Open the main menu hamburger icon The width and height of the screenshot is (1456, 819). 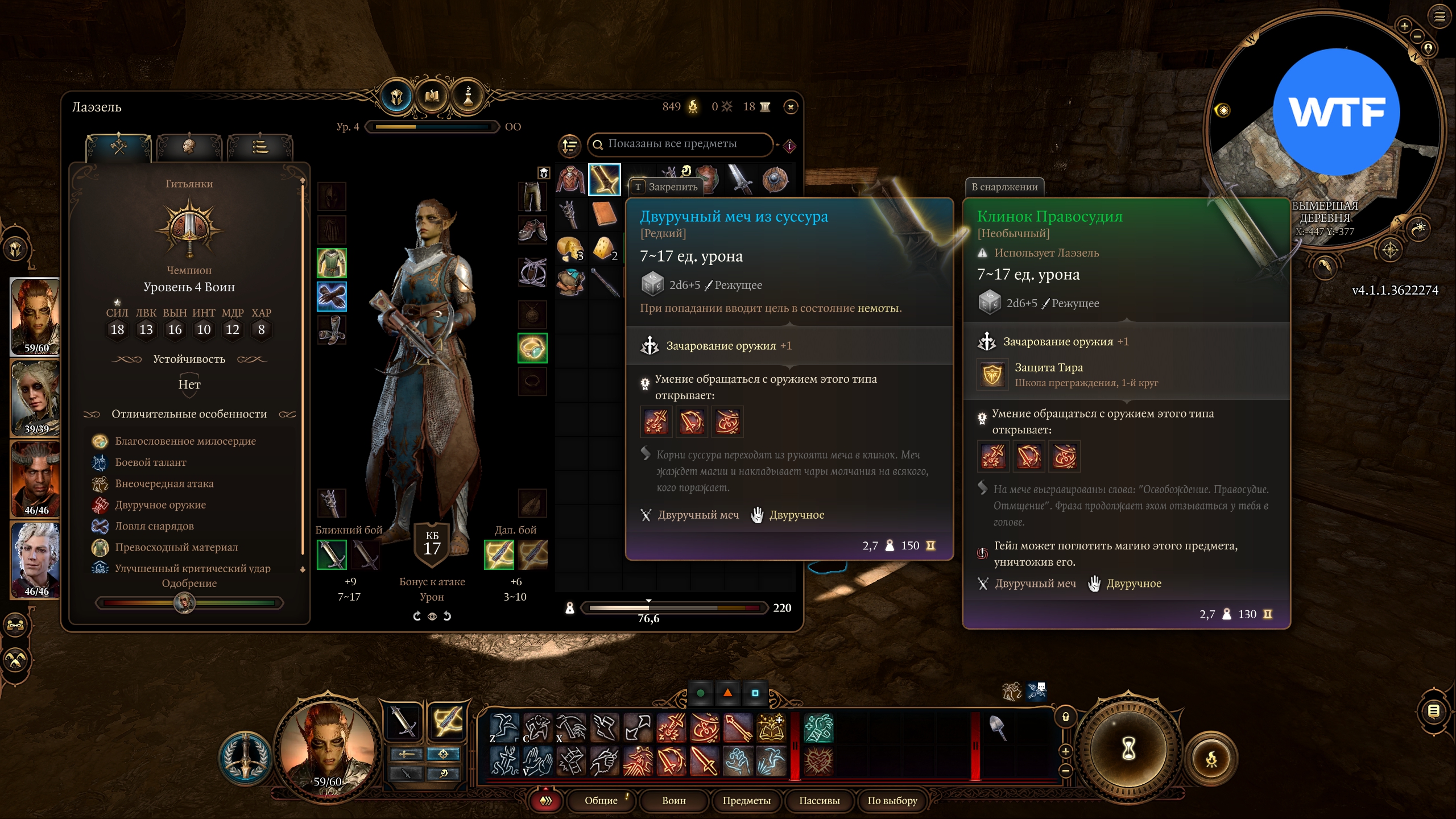(1439, 16)
